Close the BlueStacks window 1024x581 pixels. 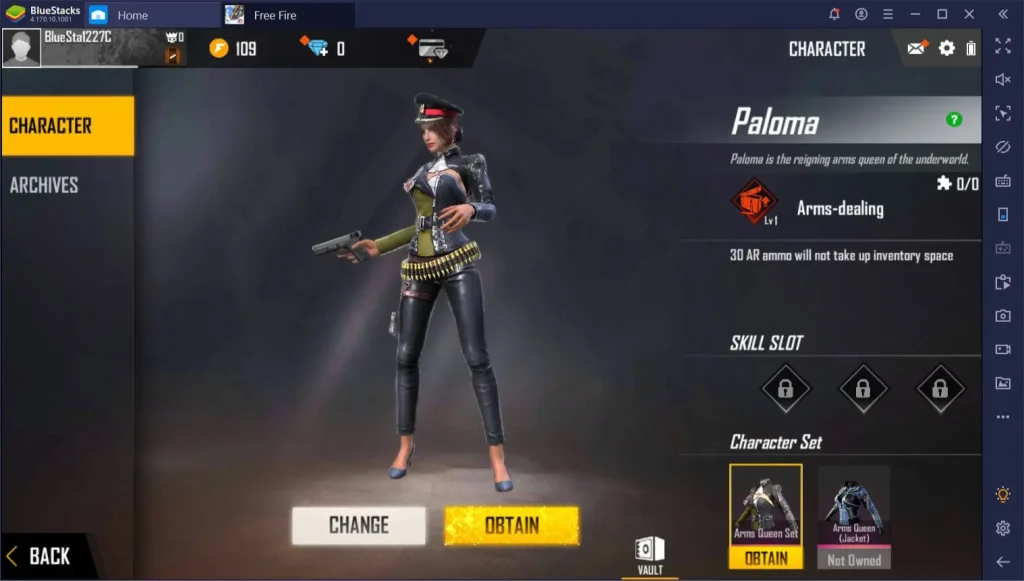click(x=968, y=14)
